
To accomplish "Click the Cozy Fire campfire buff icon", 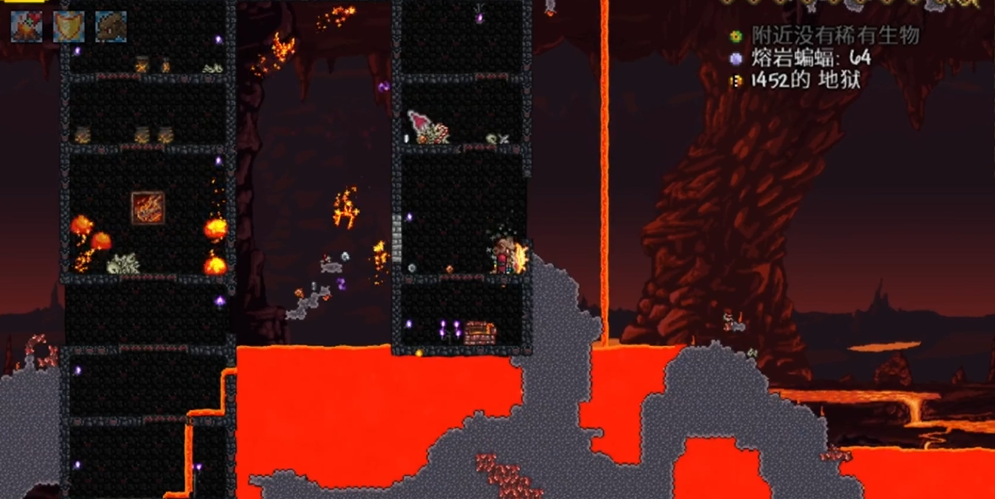I will (x=26, y=26).
